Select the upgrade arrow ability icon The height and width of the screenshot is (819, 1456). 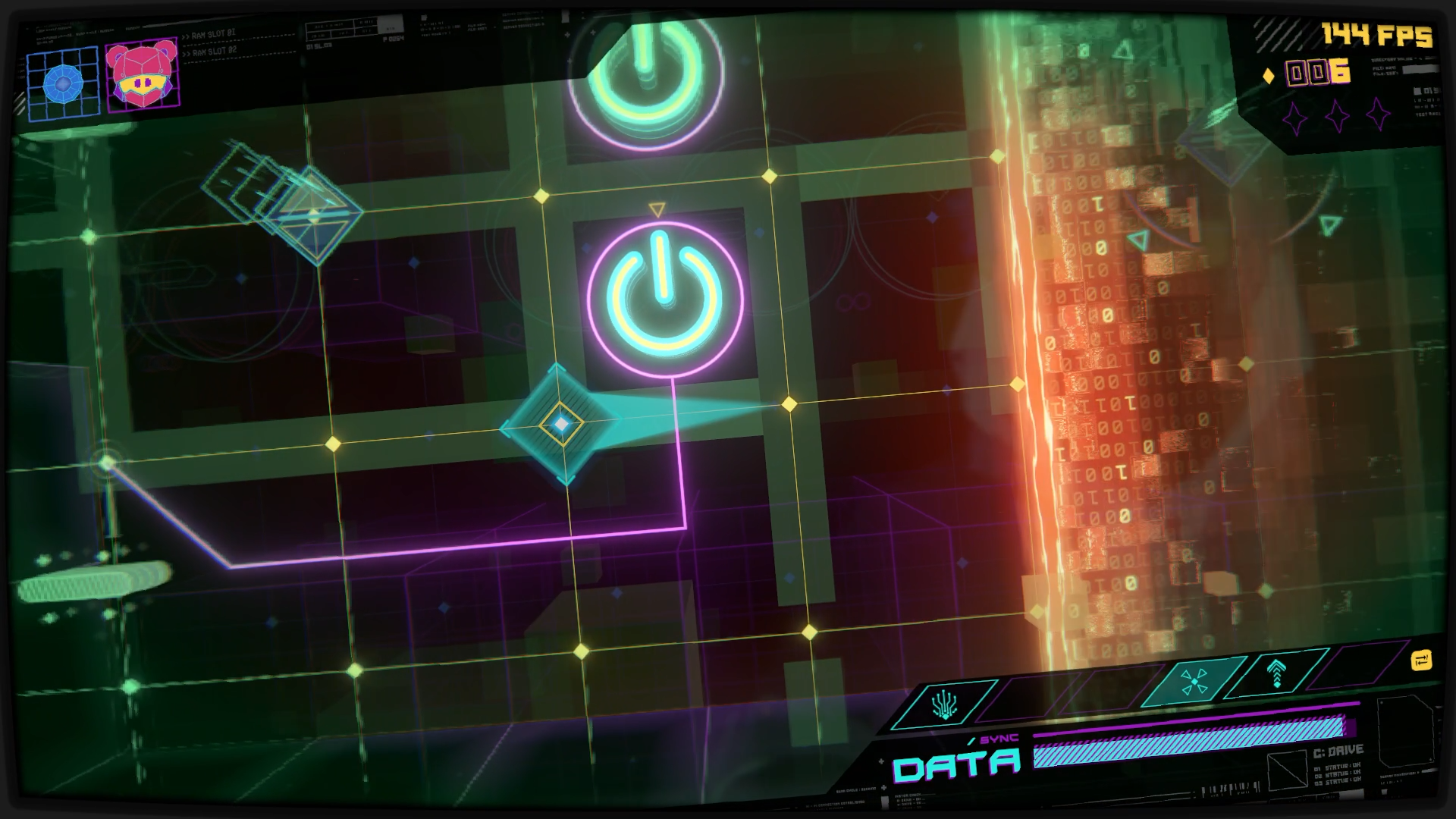(x=1276, y=673)
